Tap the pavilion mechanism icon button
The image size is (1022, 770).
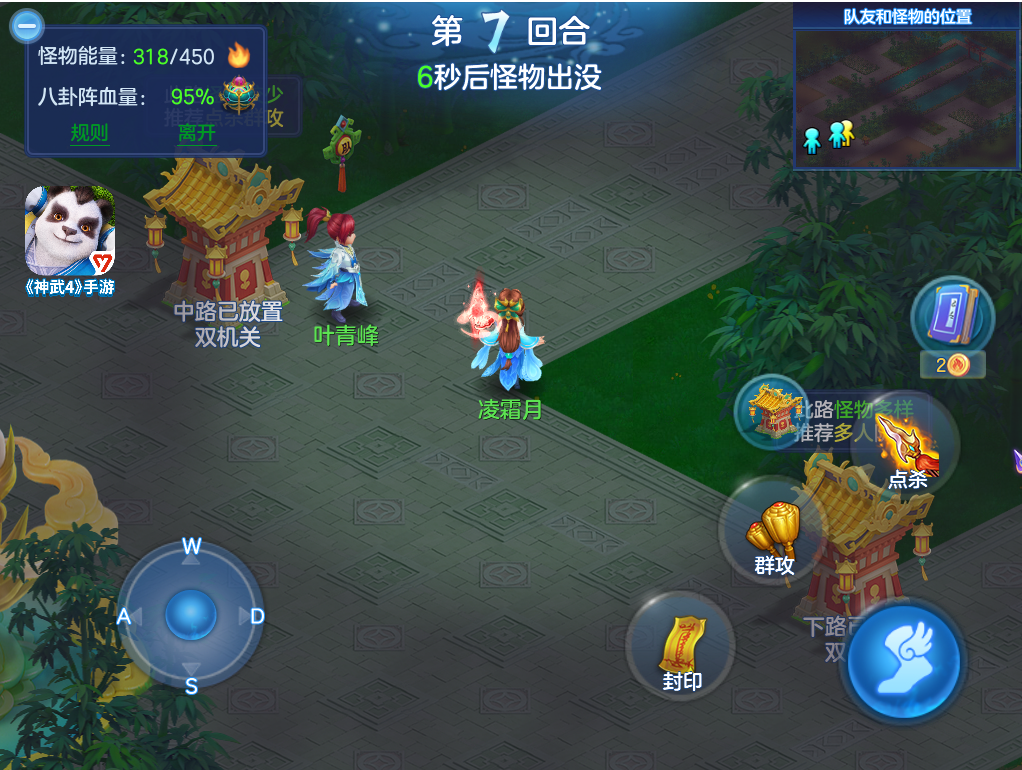771,410
